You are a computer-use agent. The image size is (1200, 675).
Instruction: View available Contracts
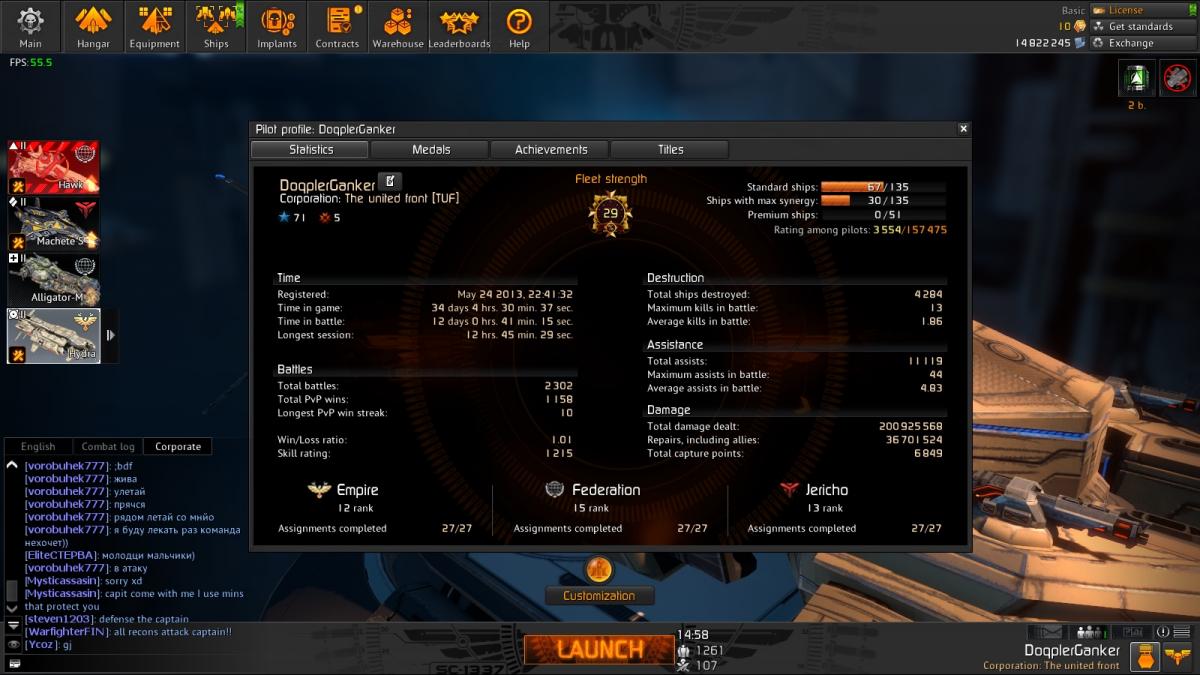click(x=337, y=26)
